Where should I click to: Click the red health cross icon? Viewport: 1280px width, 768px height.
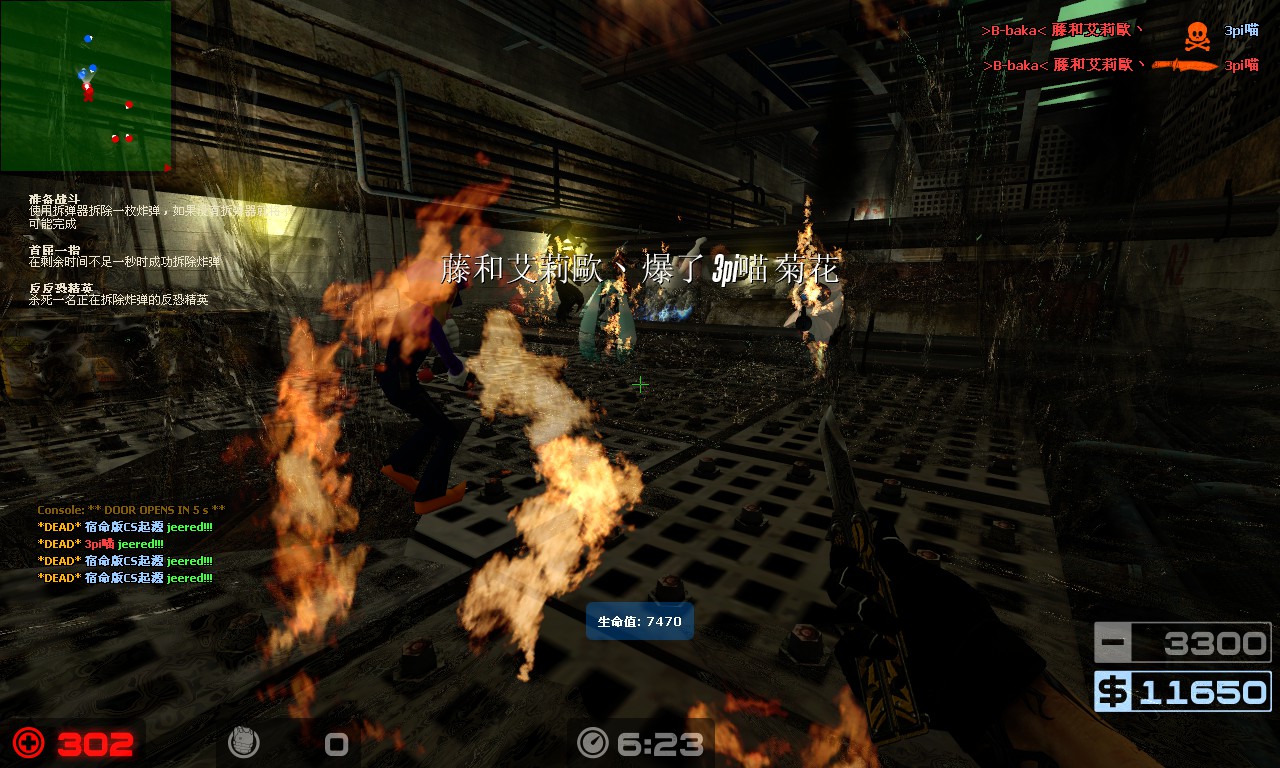[29, 743]
